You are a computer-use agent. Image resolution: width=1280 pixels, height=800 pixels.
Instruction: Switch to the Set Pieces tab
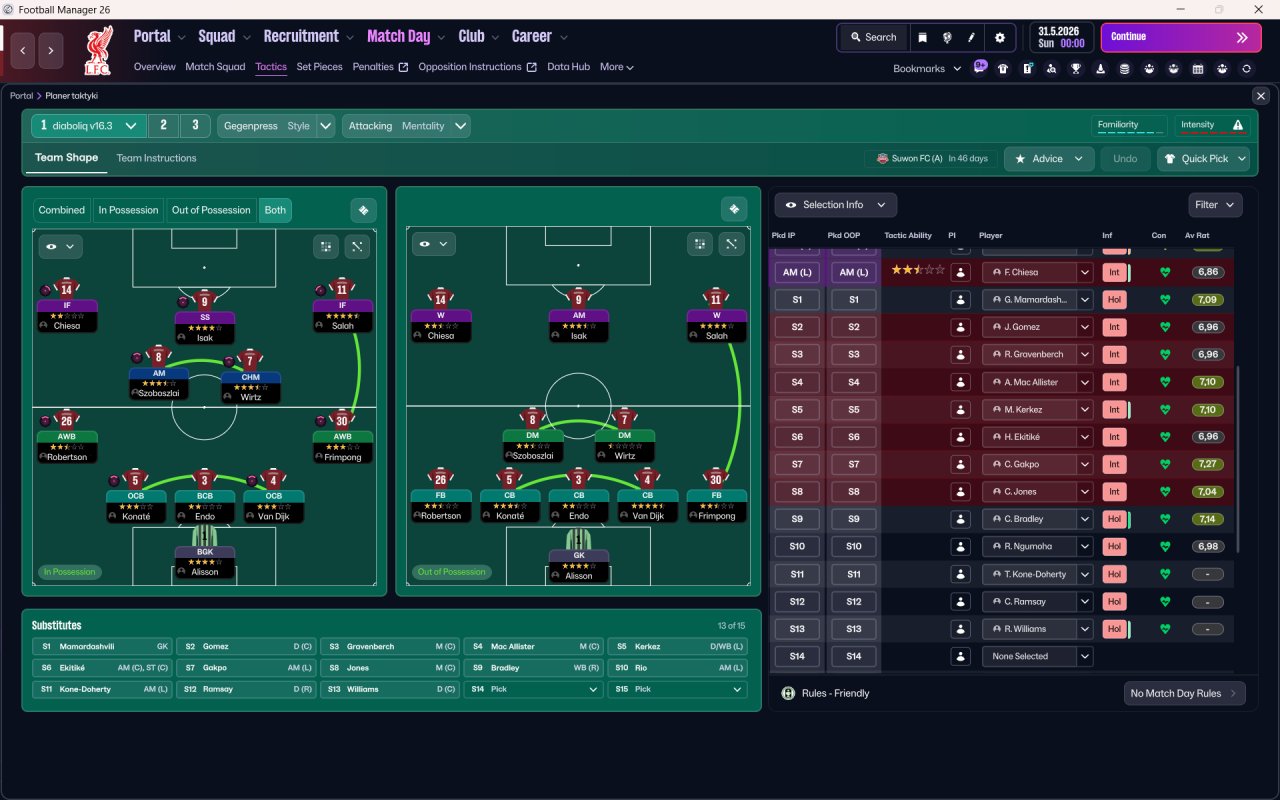[319, 67]
